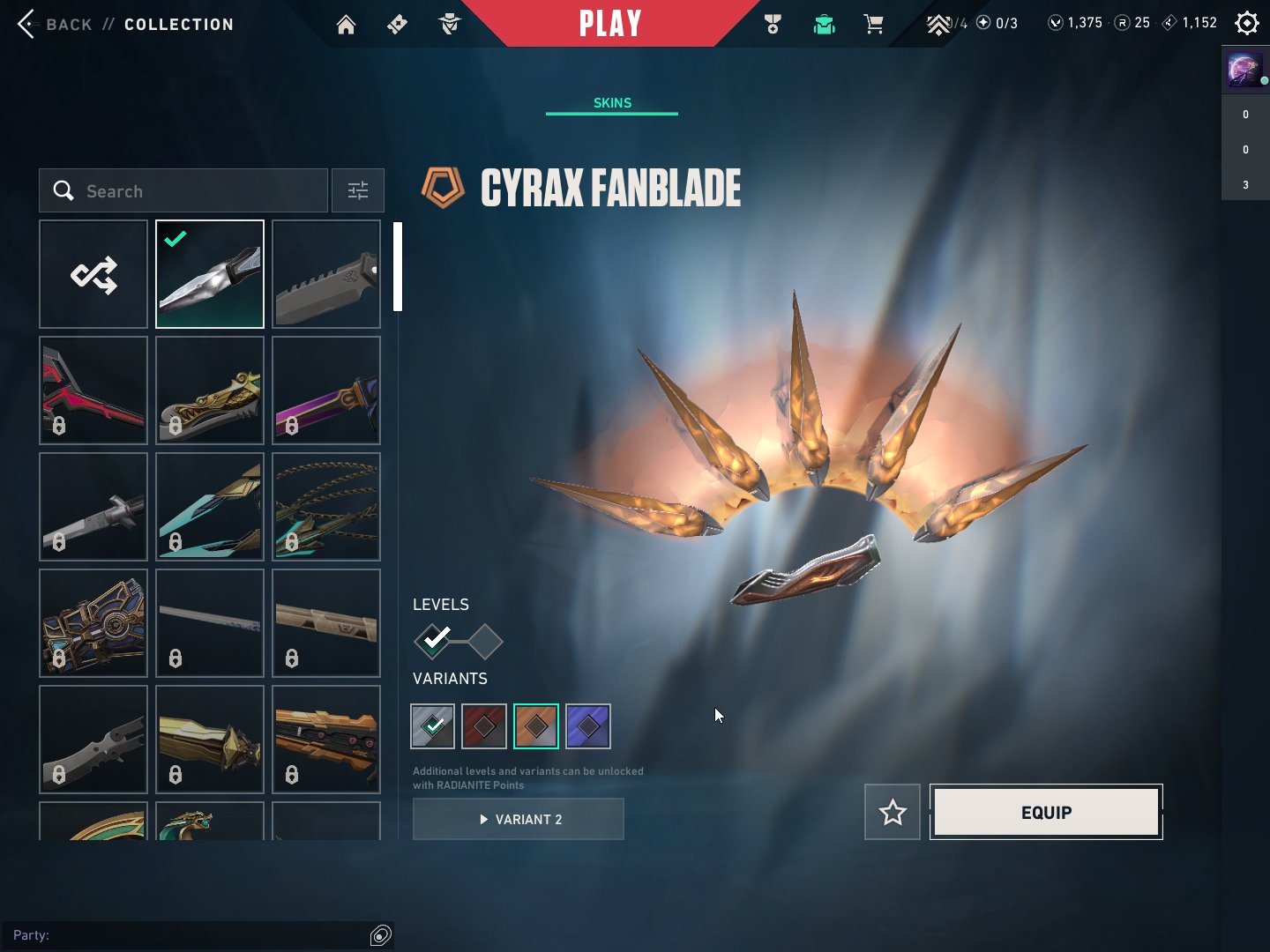Screen dimensions: 1270x952
Task: Play the VARIANT 2 preview video
Action: (519, 819)
